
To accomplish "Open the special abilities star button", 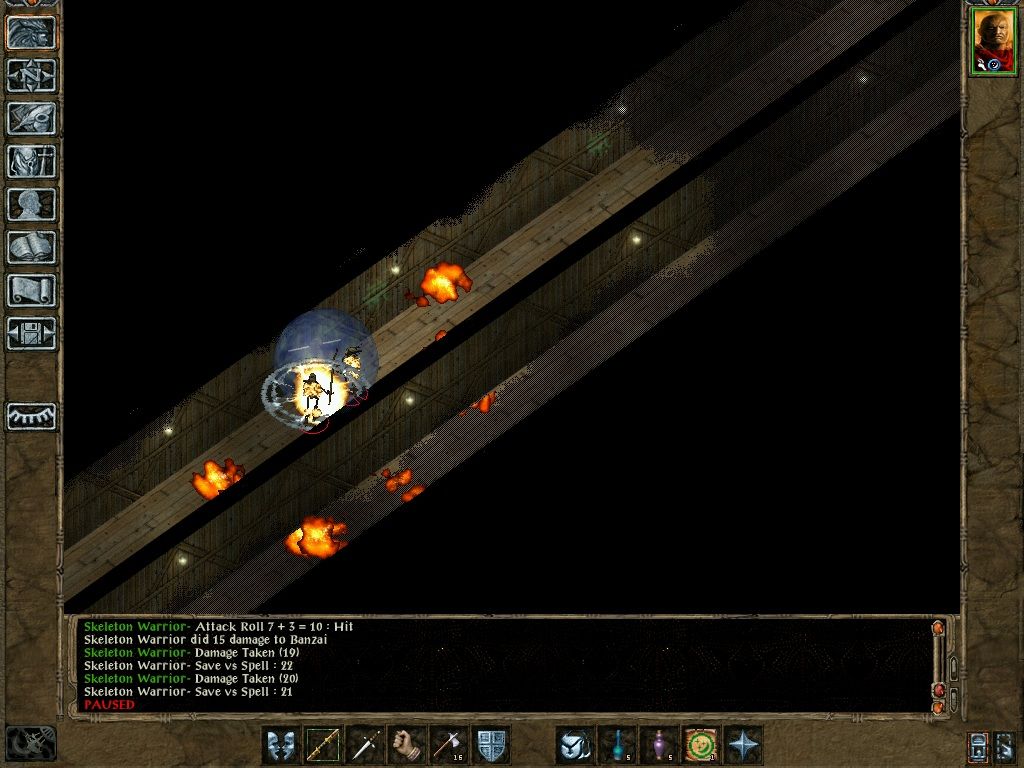I will click(744, 745).
